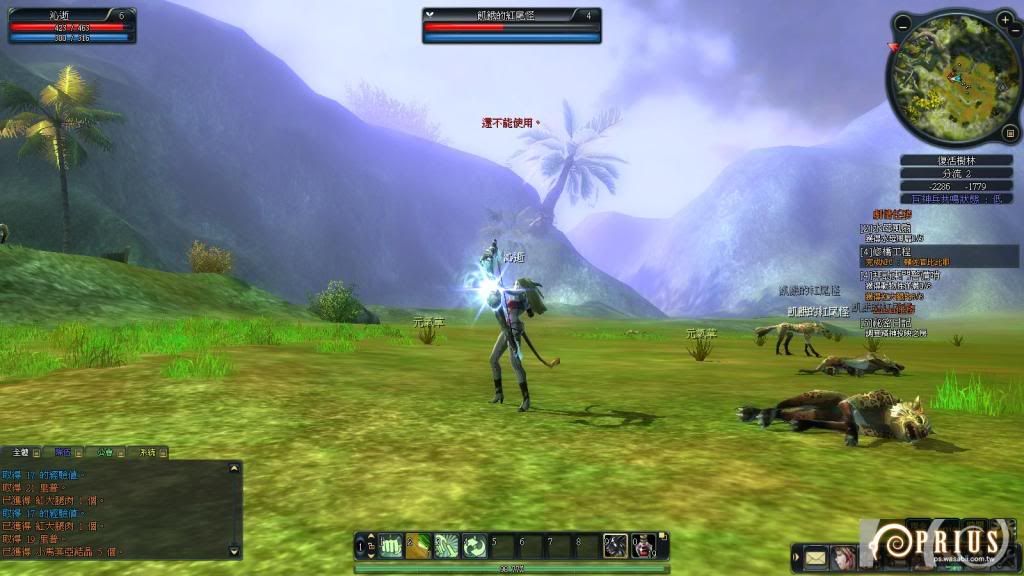Screen dimensions: 1024x576
Task: Open the target frame dropdown arrow
Action: click(x=430, y=15)
